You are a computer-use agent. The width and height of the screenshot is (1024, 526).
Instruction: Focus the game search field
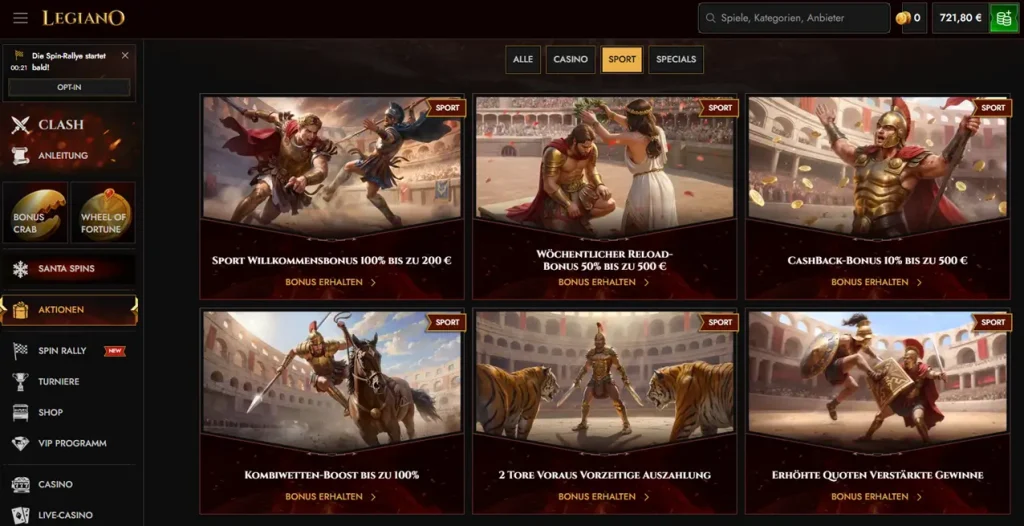(x=795, y=18)
